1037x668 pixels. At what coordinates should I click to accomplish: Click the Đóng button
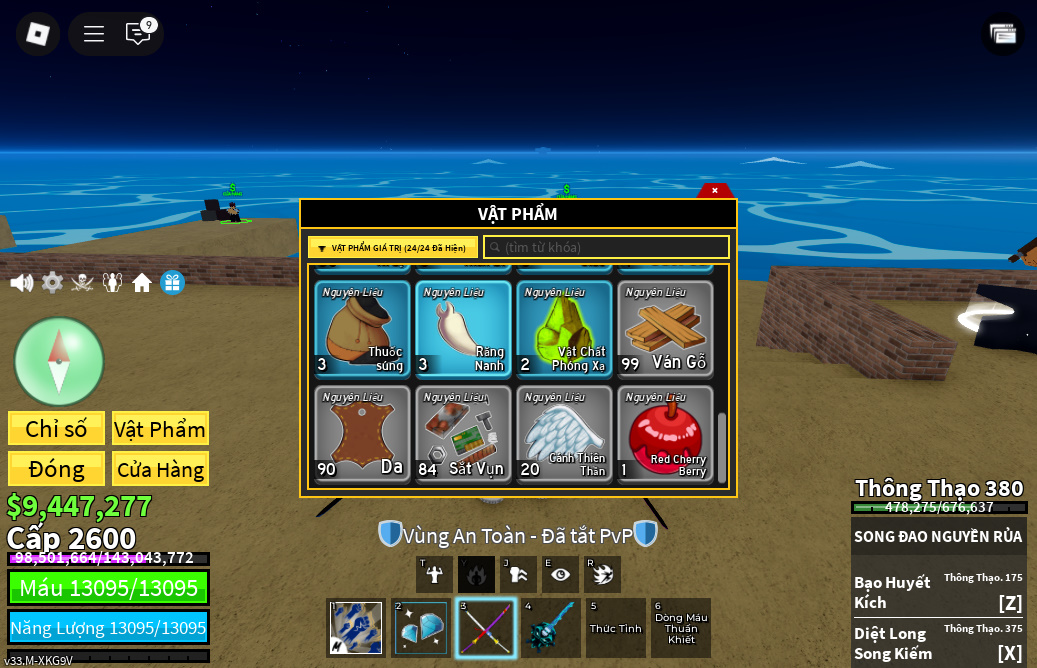(x=56, y=469)
